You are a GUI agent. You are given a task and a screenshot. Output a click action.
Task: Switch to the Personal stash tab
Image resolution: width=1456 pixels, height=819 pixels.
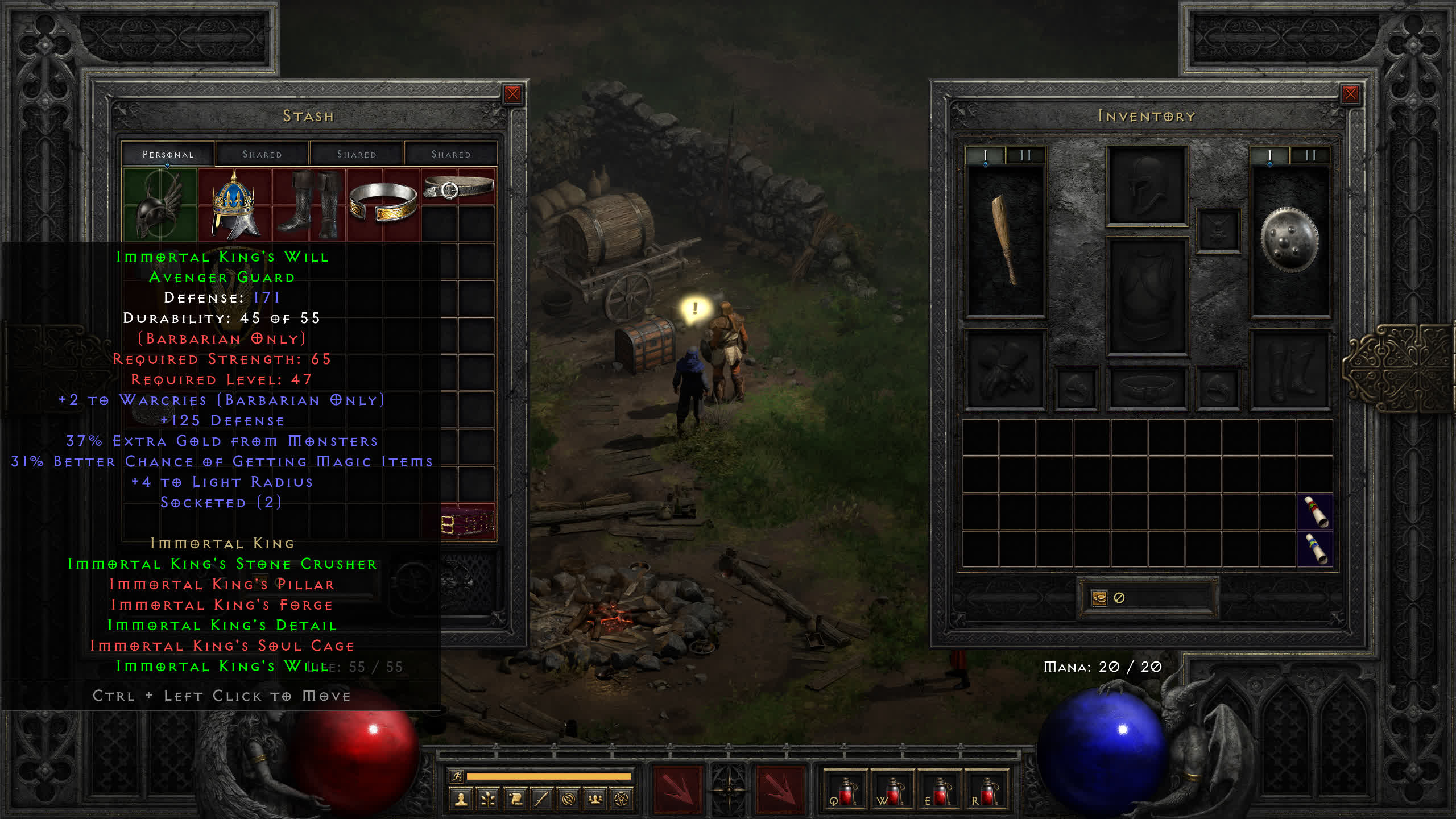pyautogui.click(x=168, y=154)
